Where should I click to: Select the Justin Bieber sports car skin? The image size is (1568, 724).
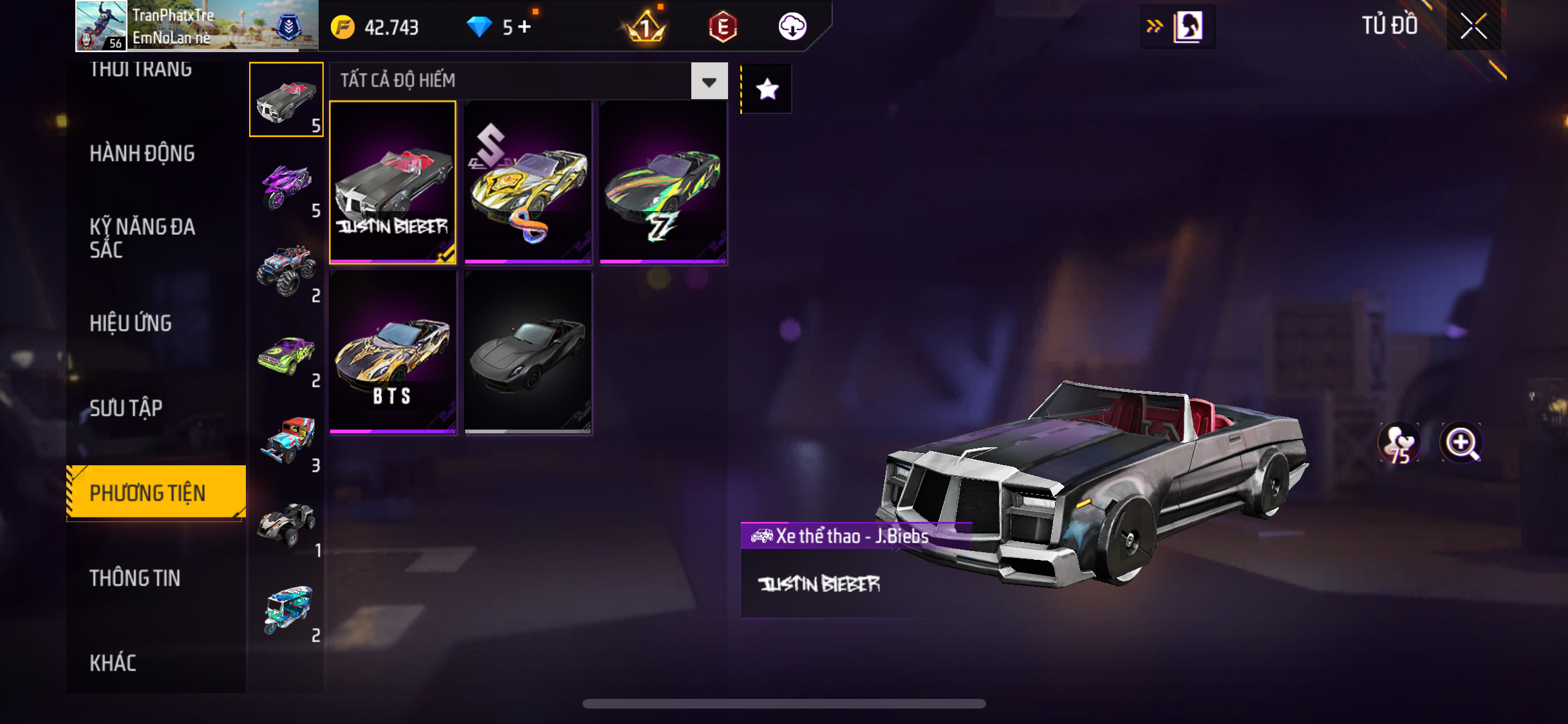(x=393, y=182)
